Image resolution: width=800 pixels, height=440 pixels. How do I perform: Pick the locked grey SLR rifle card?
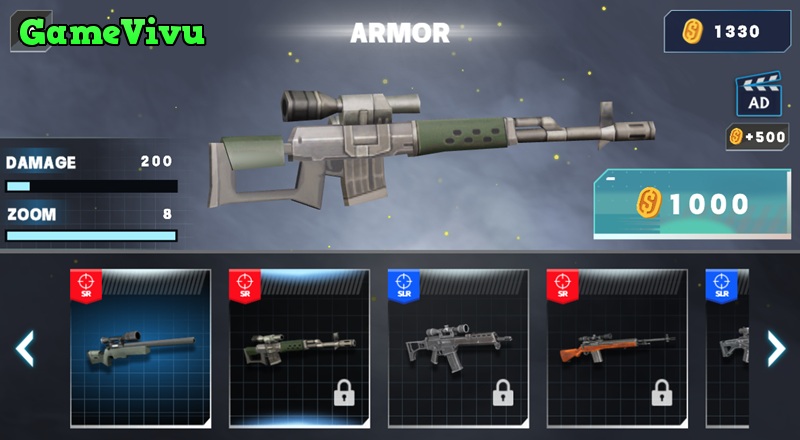tap(458, 347)
